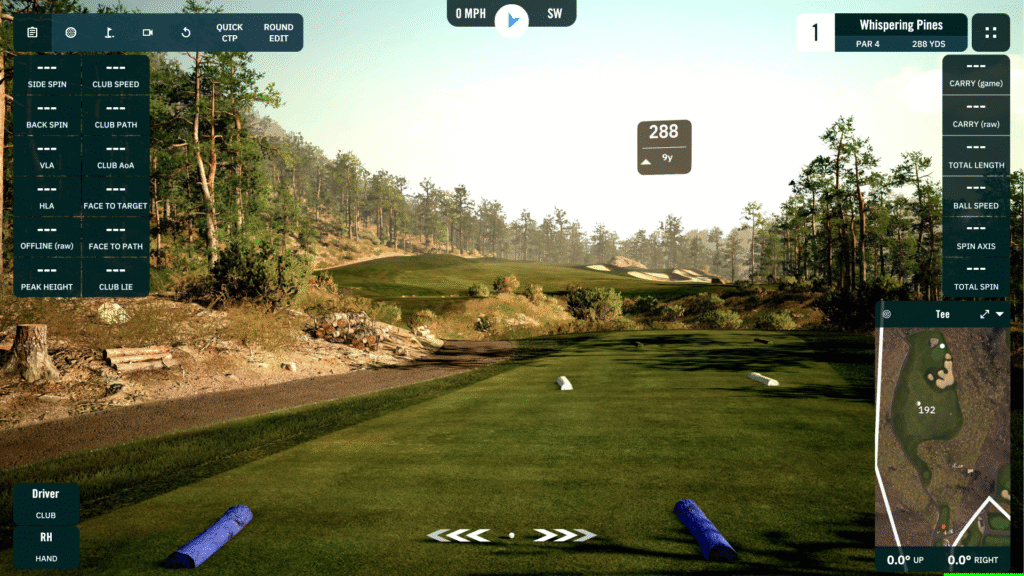Switch the RH hand setting
The image size is (1024, 576).
point(46,546)
